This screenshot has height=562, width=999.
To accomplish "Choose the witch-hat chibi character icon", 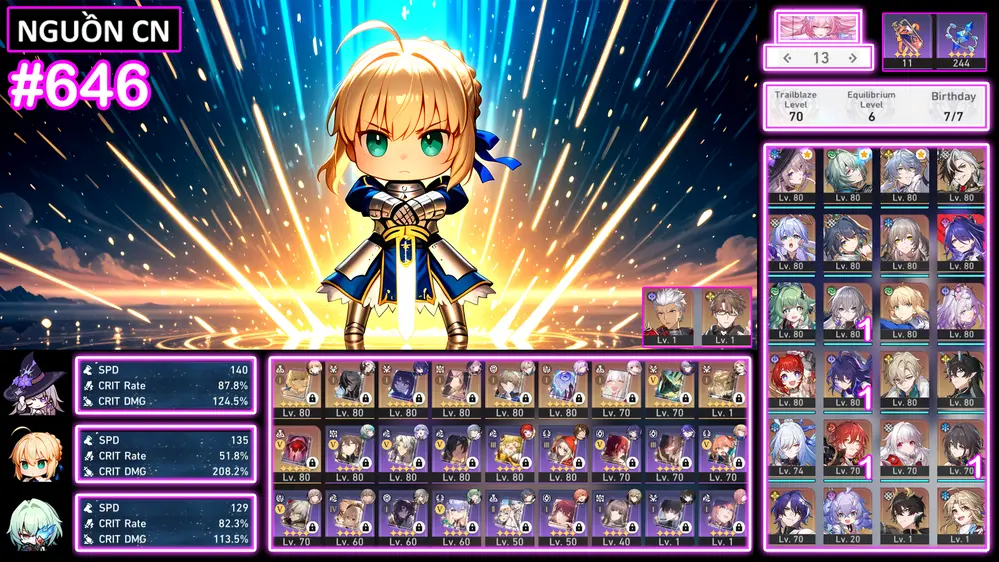I will click(x=36, y=386).
